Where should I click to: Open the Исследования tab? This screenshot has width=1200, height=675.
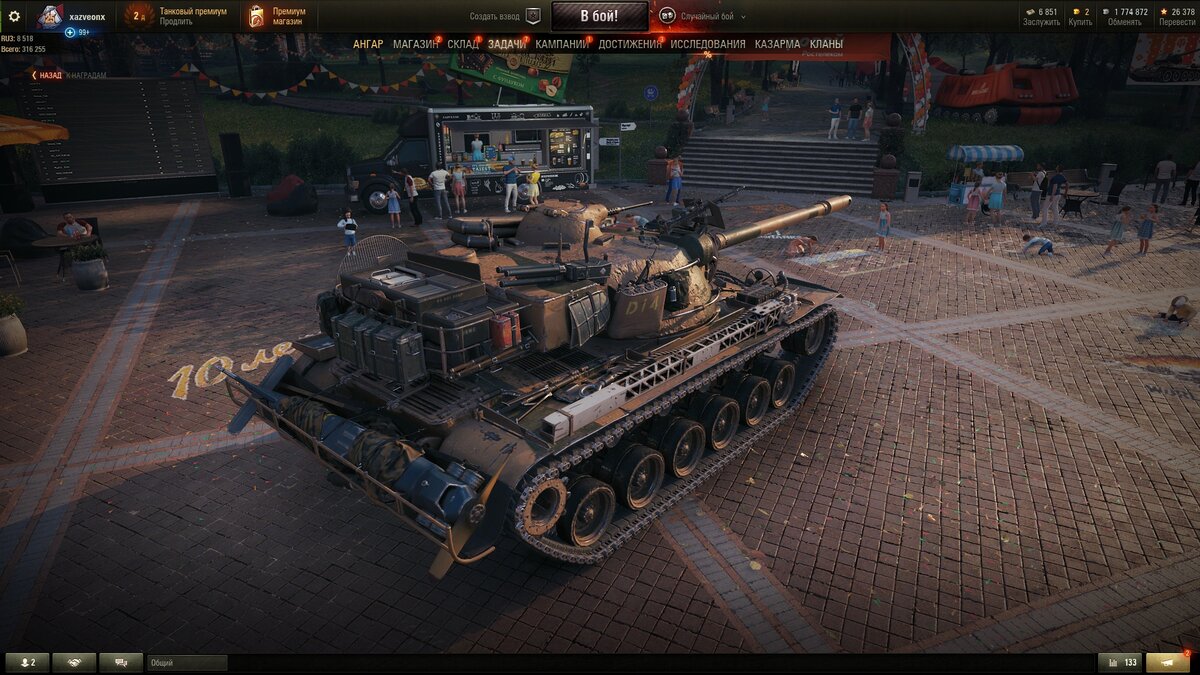707,44
